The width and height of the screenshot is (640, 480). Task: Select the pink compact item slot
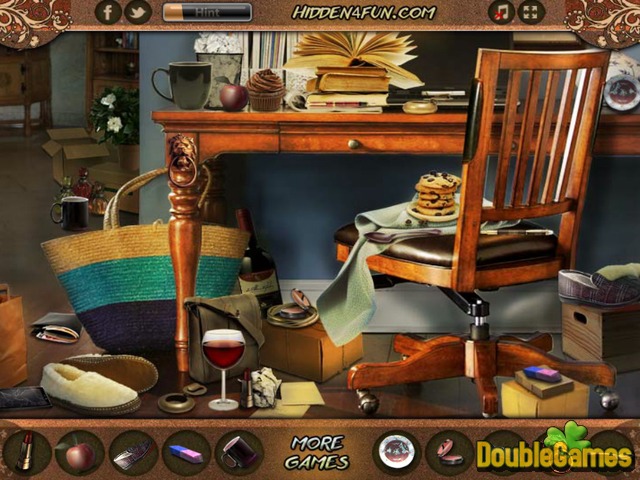pos(450,452)
